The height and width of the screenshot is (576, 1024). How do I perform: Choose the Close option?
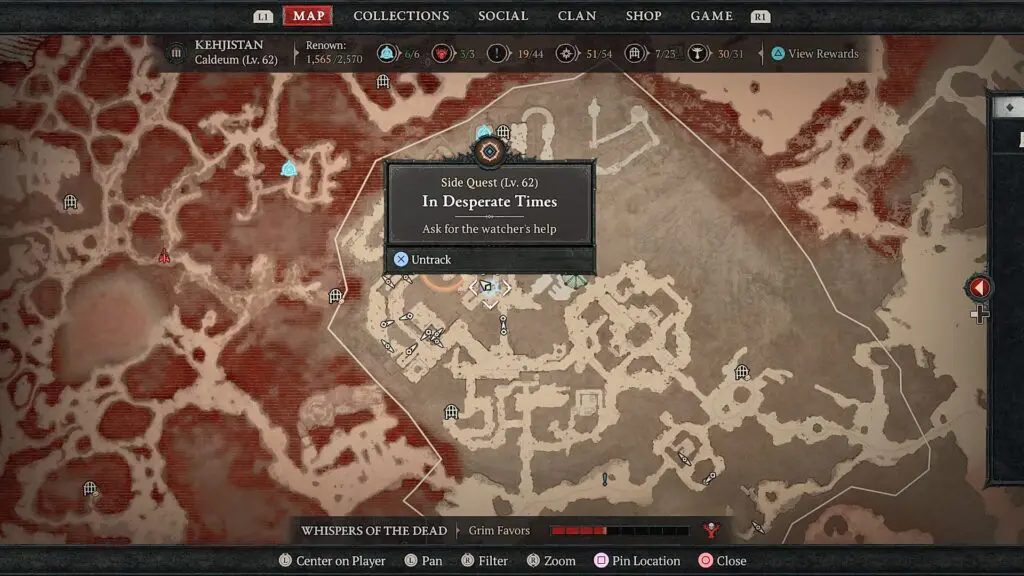click(x=723, y=561)
